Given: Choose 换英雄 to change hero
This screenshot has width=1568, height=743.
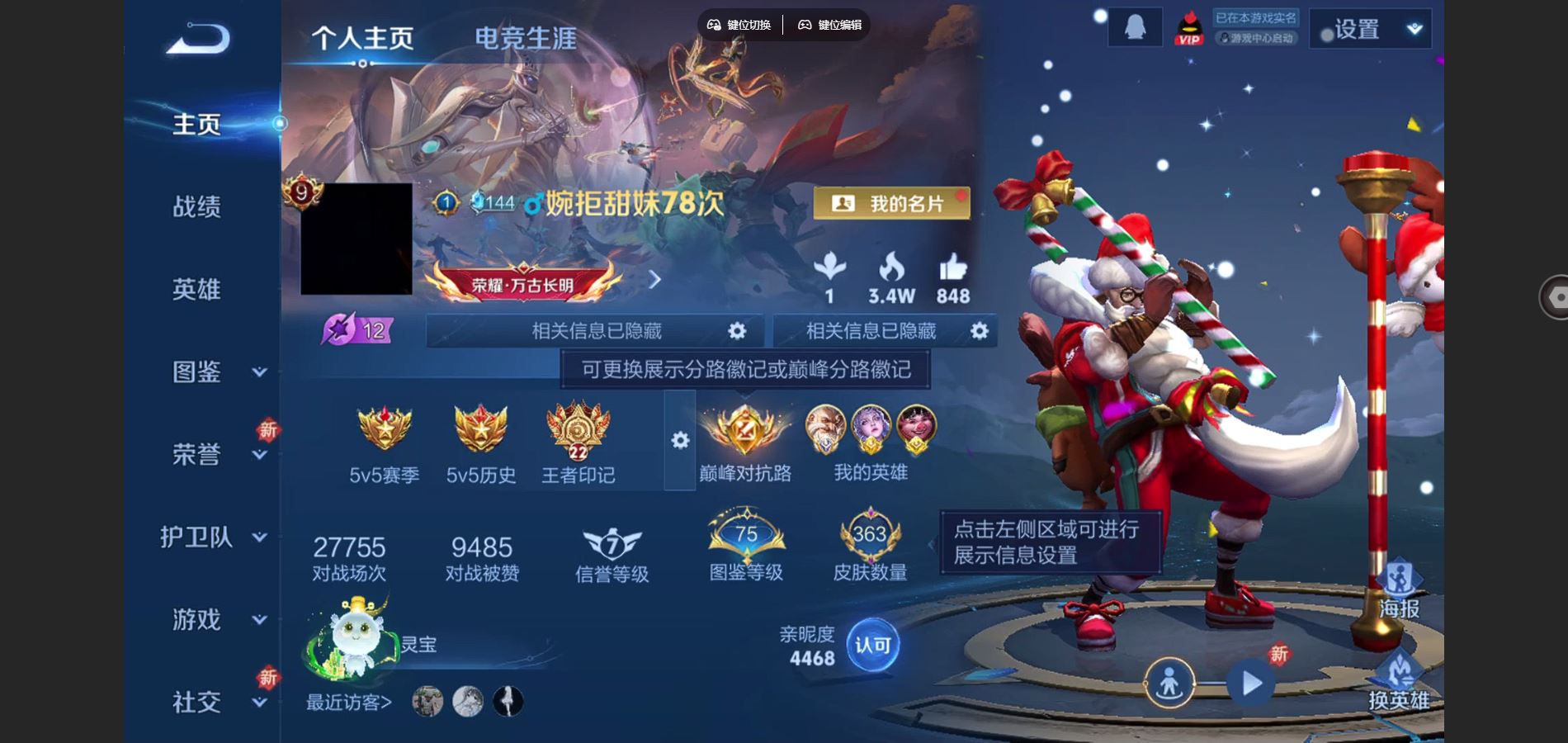Looking at the screenshot, I should tap(1399, 682).
